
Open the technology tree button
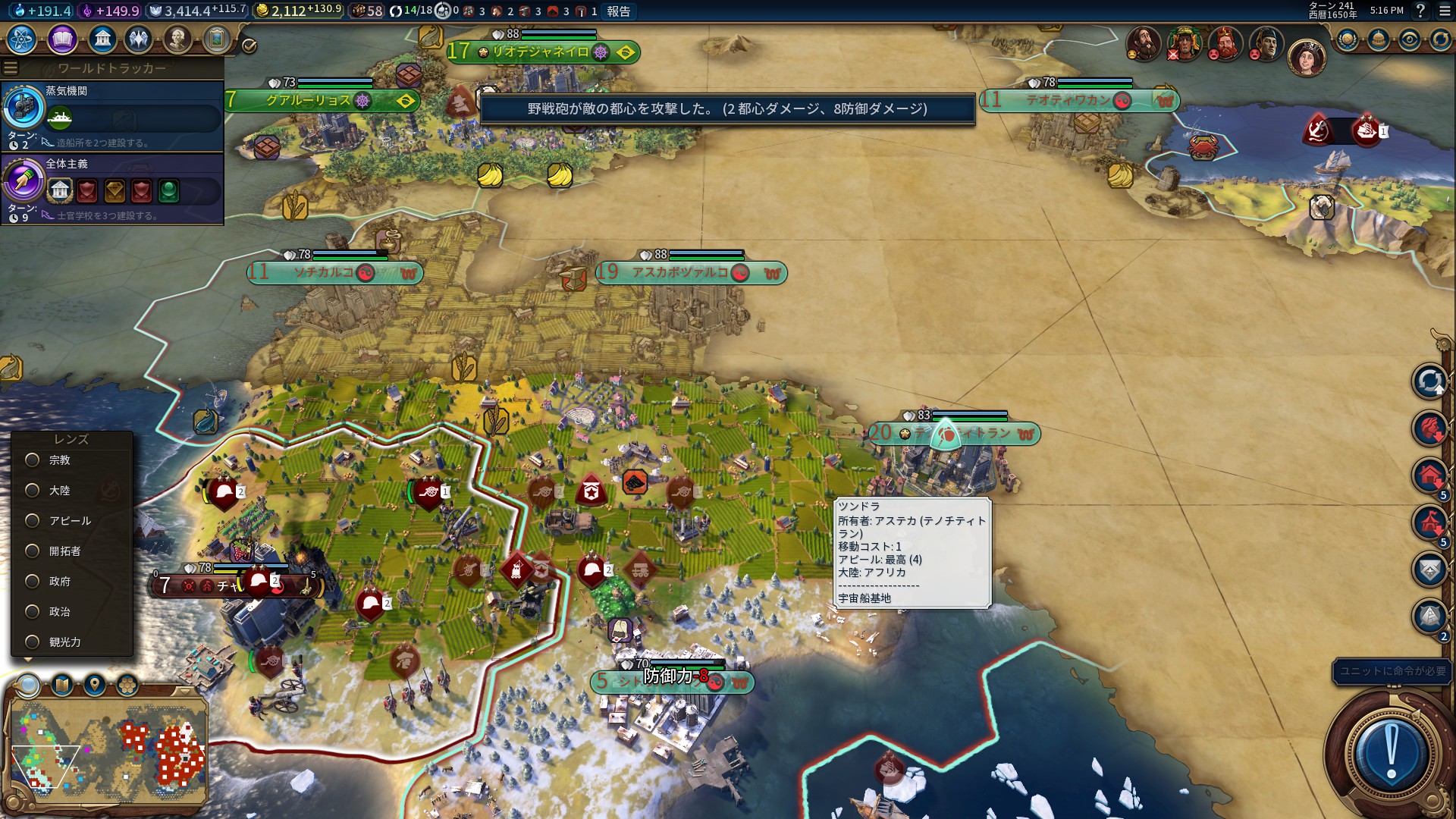pyautogui.click(x=22, y=39)
